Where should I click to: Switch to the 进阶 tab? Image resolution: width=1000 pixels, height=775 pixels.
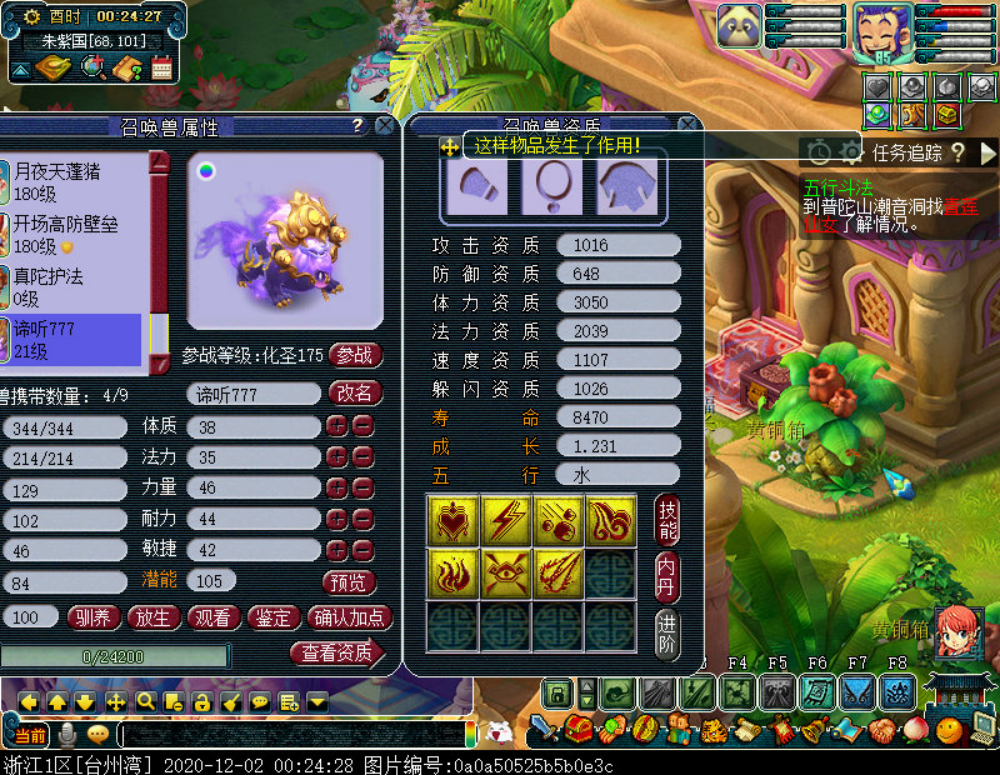click(x=668, y=633)
